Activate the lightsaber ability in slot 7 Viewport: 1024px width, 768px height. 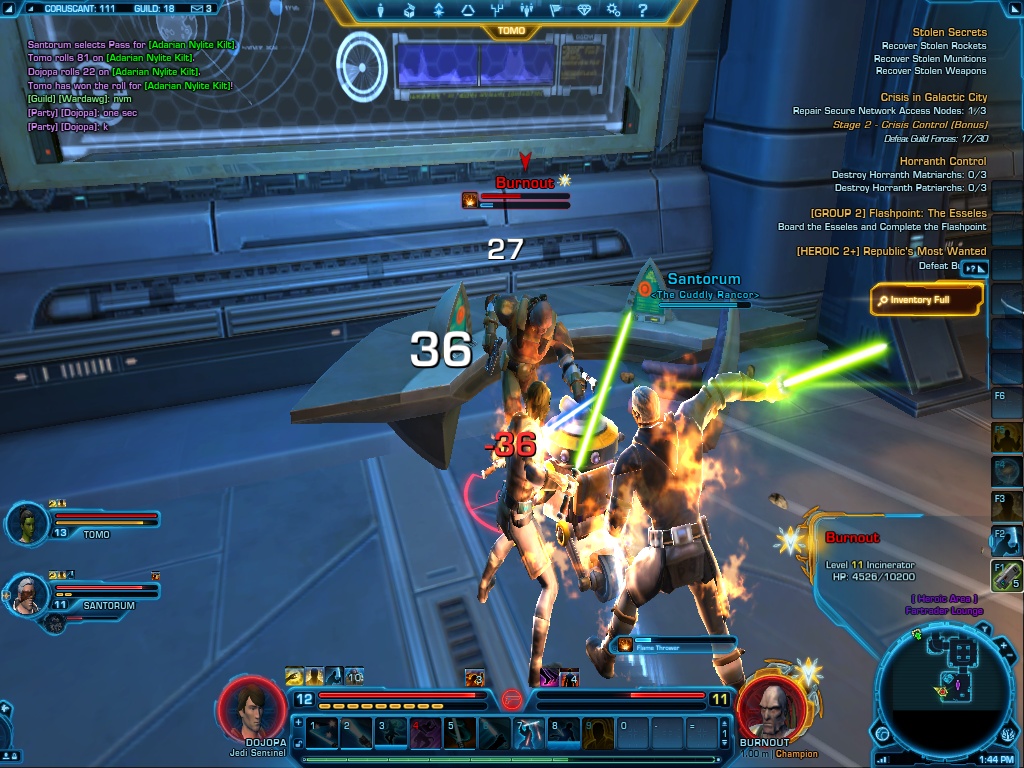(x=528, y=733)
